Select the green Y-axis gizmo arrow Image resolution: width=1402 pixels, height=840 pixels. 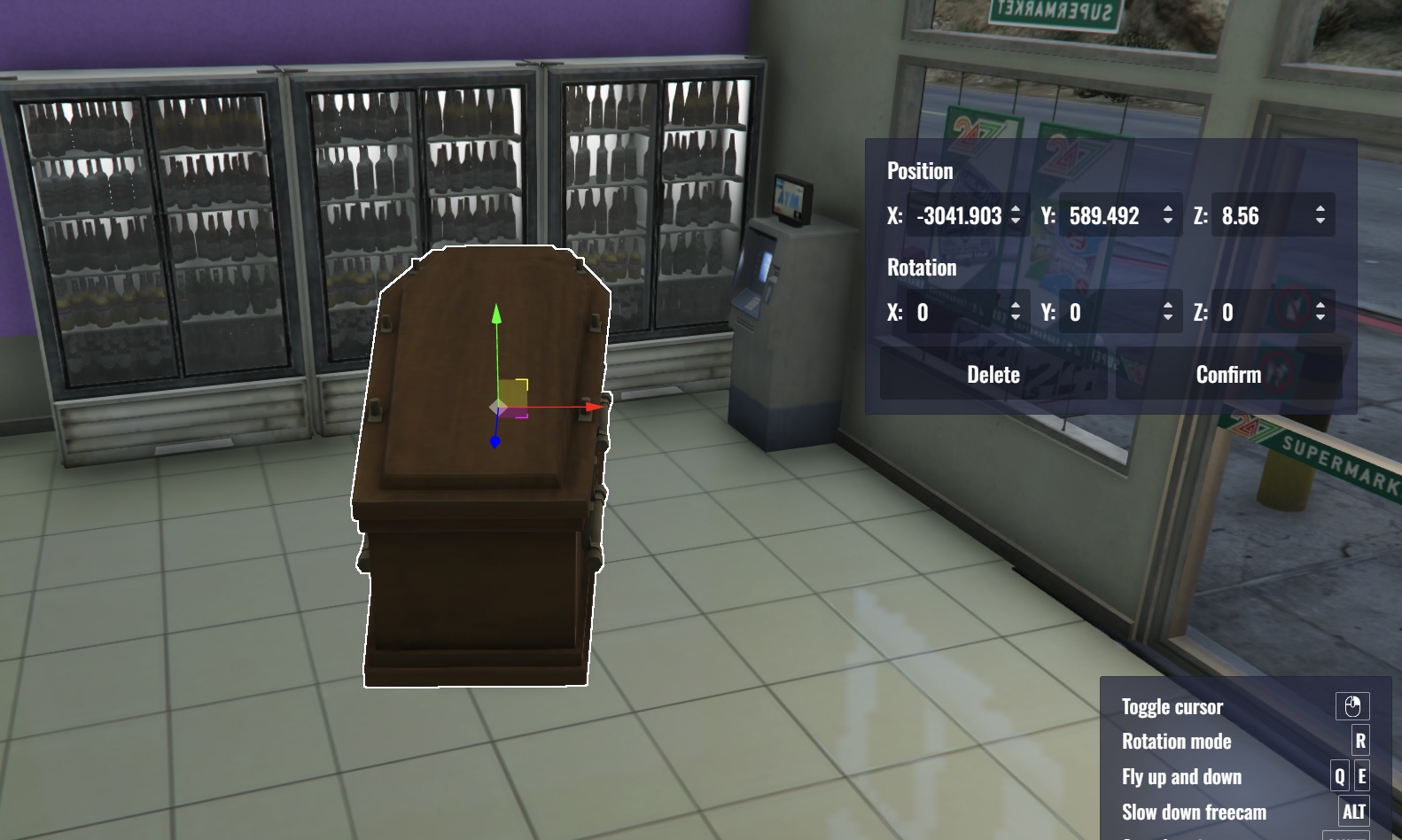click(496, 315)
